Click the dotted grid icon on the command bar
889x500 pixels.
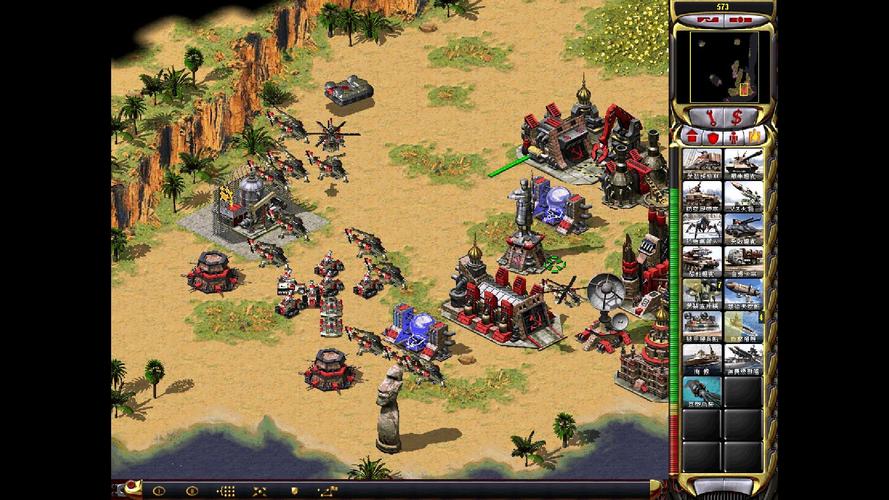227,490
